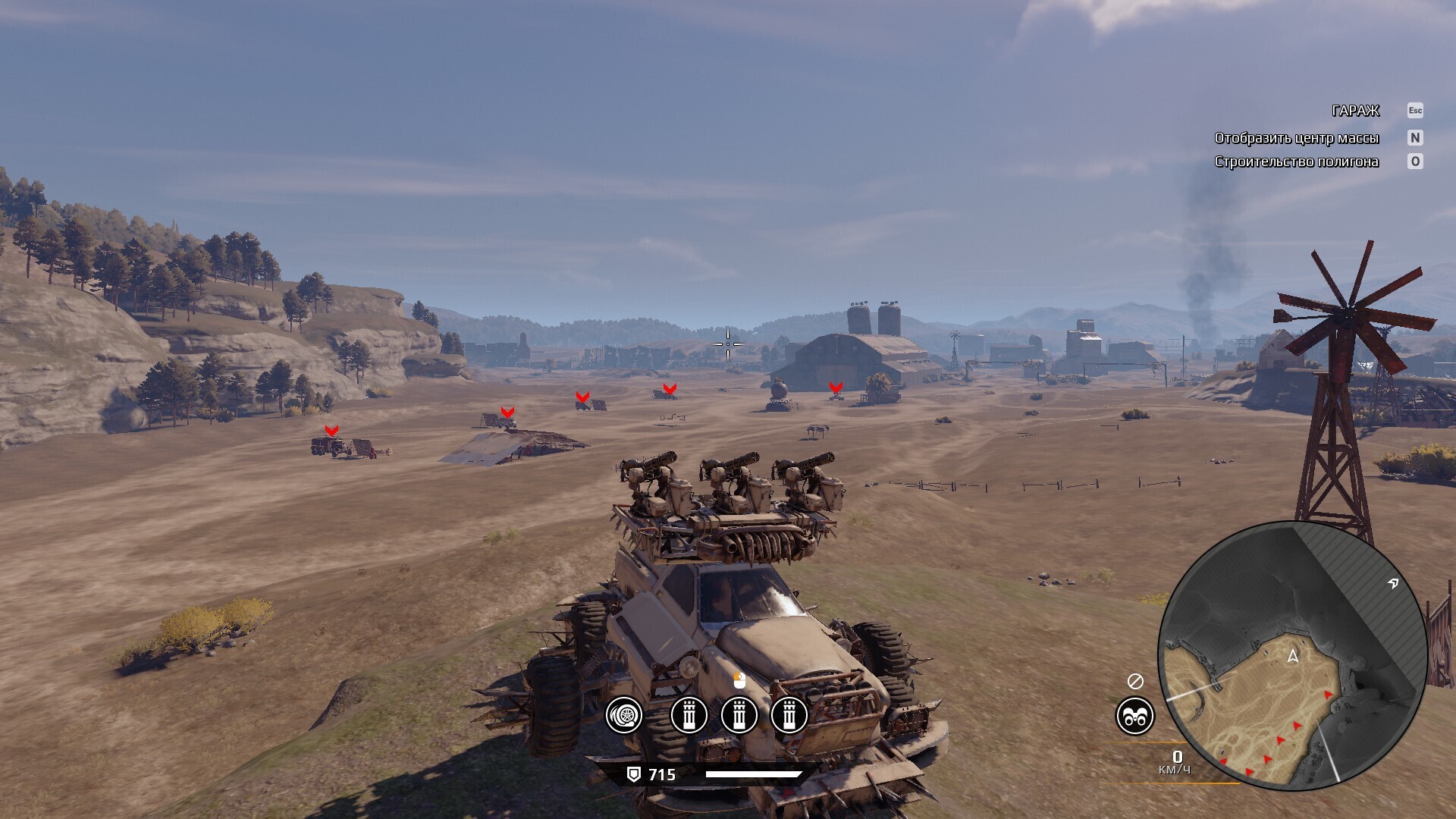This screenshot has height=819, width=1456.
Task: Select Отобразить центр массы option
Action: click(x=1296, y=138)
